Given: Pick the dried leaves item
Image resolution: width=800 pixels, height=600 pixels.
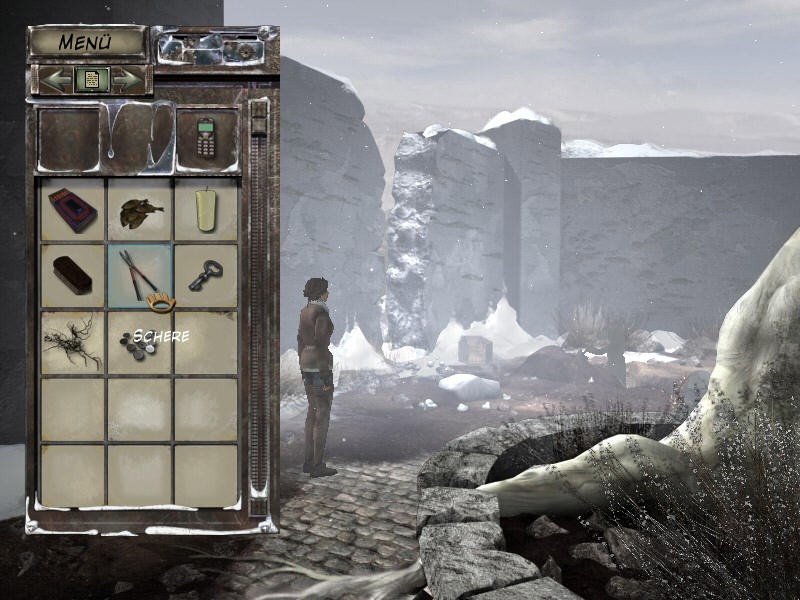Looking at the screenshot, I should coord(139,211).
